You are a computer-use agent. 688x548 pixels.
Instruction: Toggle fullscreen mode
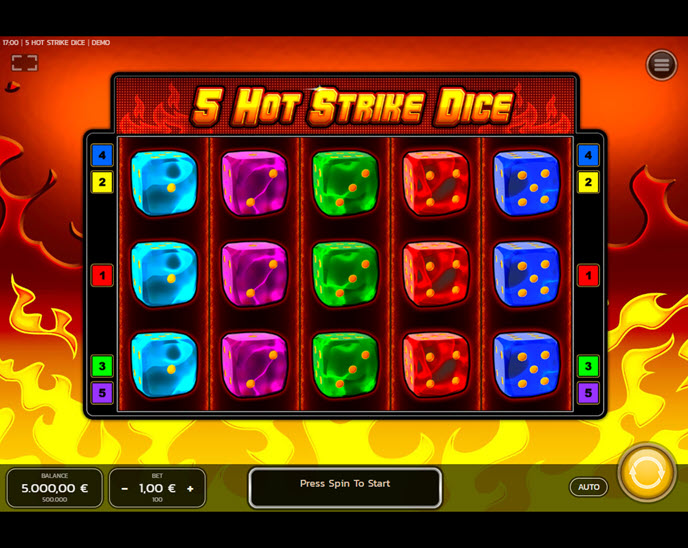[25, 63]
